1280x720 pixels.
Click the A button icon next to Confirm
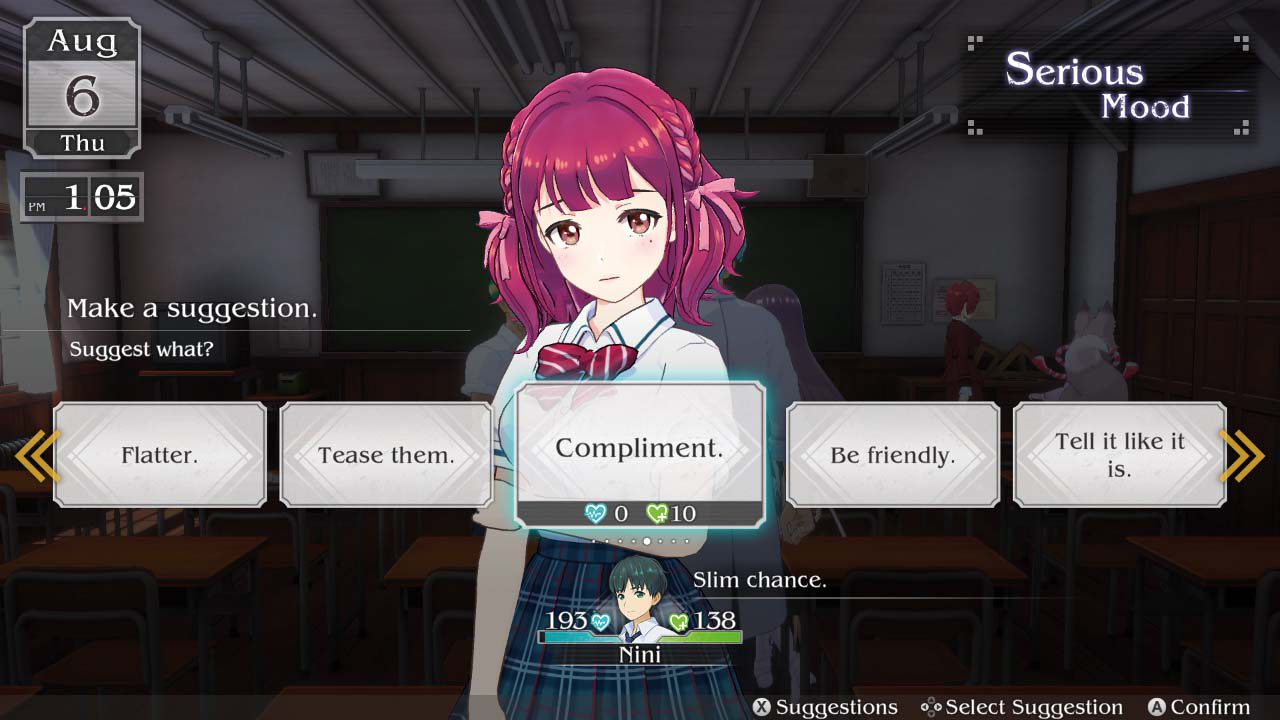pos(1157,708)
